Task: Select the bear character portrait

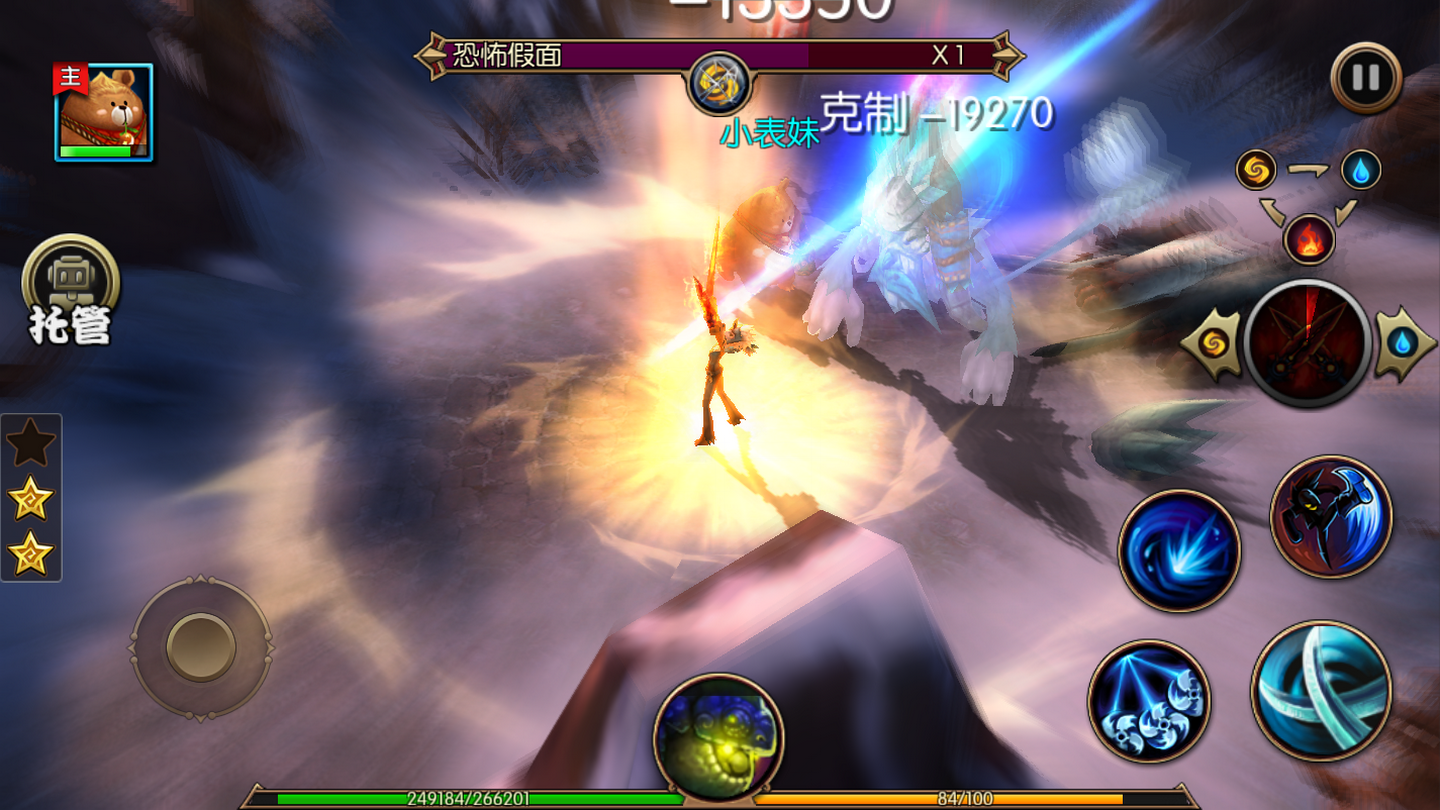Action: (x=104, y=112)
